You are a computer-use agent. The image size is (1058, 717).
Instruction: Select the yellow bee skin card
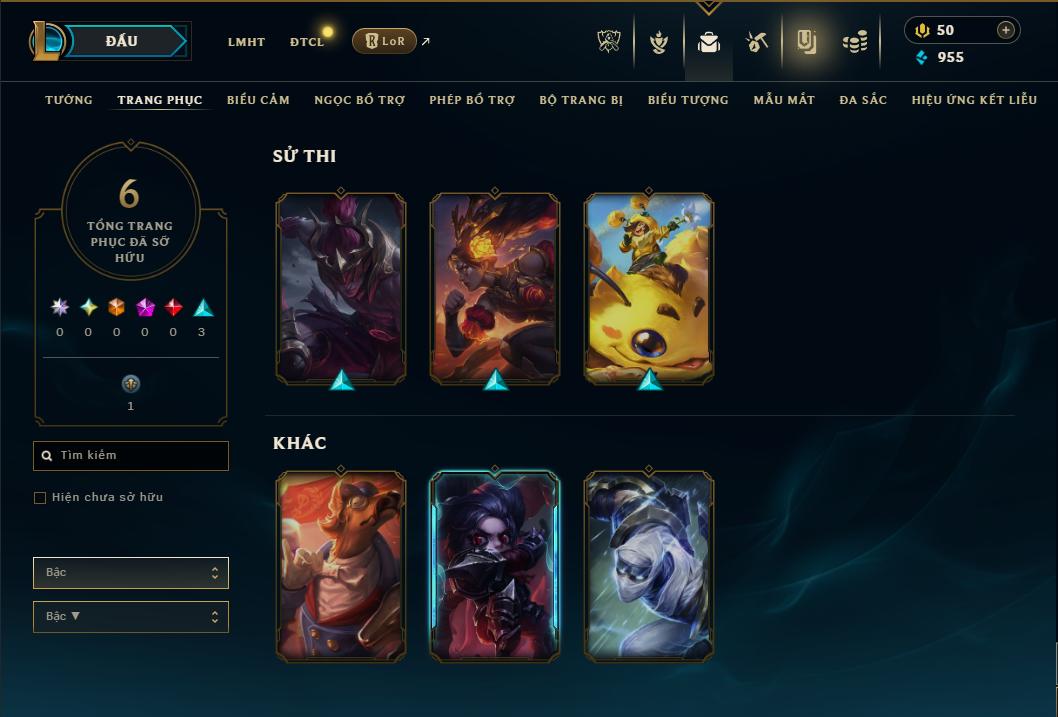(x=649, y=288)
